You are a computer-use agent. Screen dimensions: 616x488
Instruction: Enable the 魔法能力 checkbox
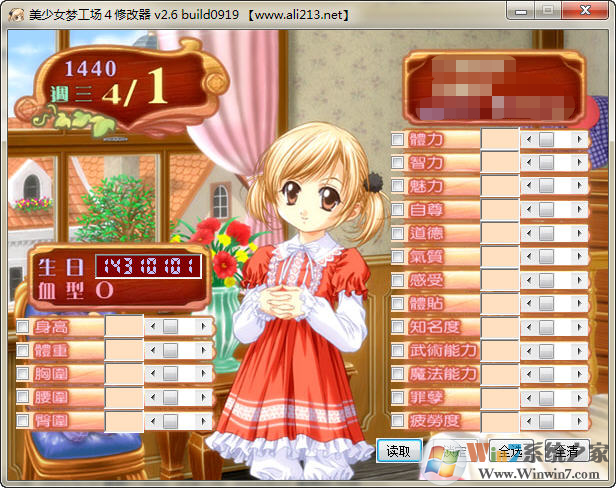coord(398,374)
